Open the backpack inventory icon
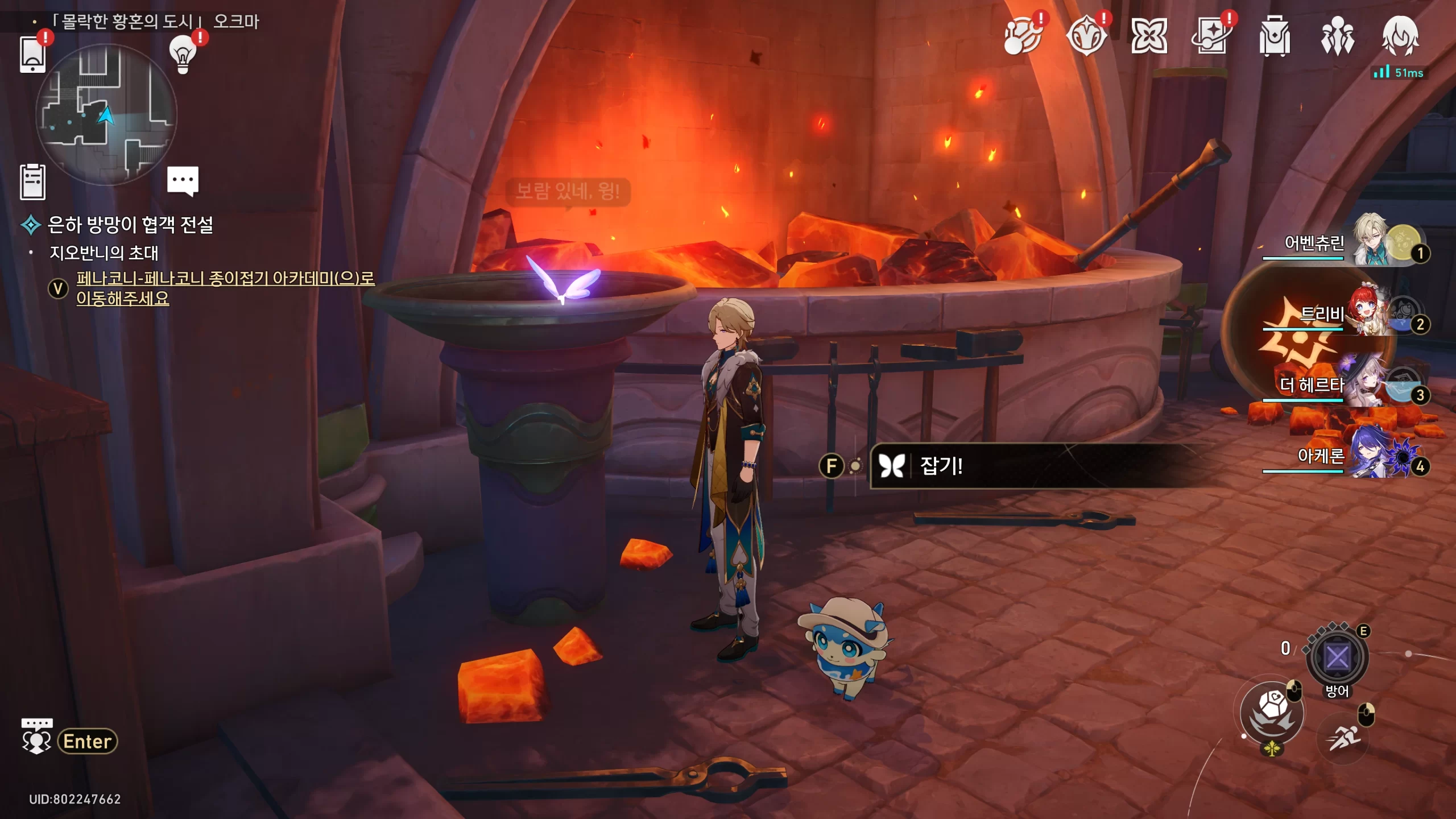1456x819 pixels. tap(1275, 37)
